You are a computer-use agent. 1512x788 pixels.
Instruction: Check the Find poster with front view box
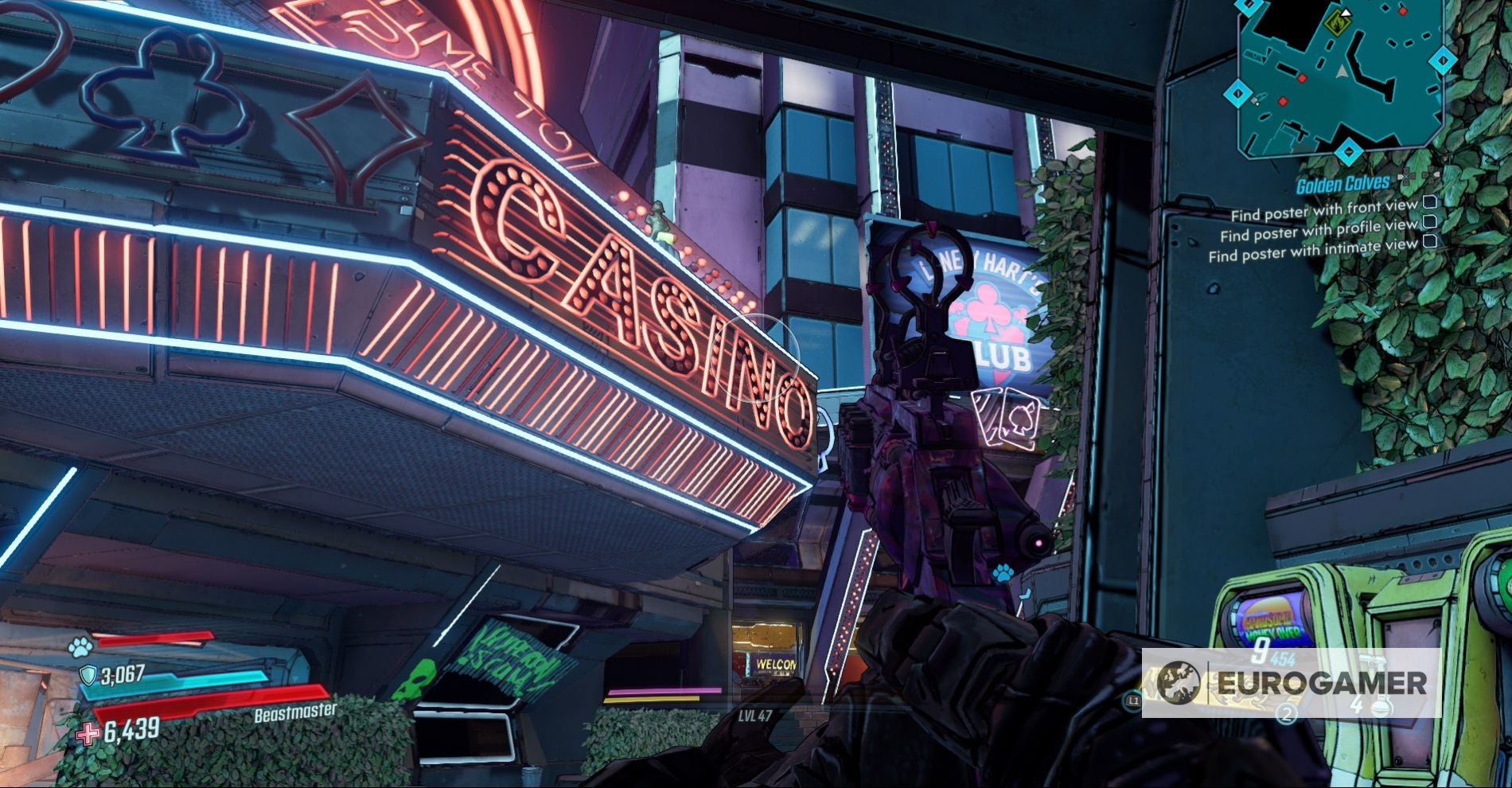(x=1428, y=203)
